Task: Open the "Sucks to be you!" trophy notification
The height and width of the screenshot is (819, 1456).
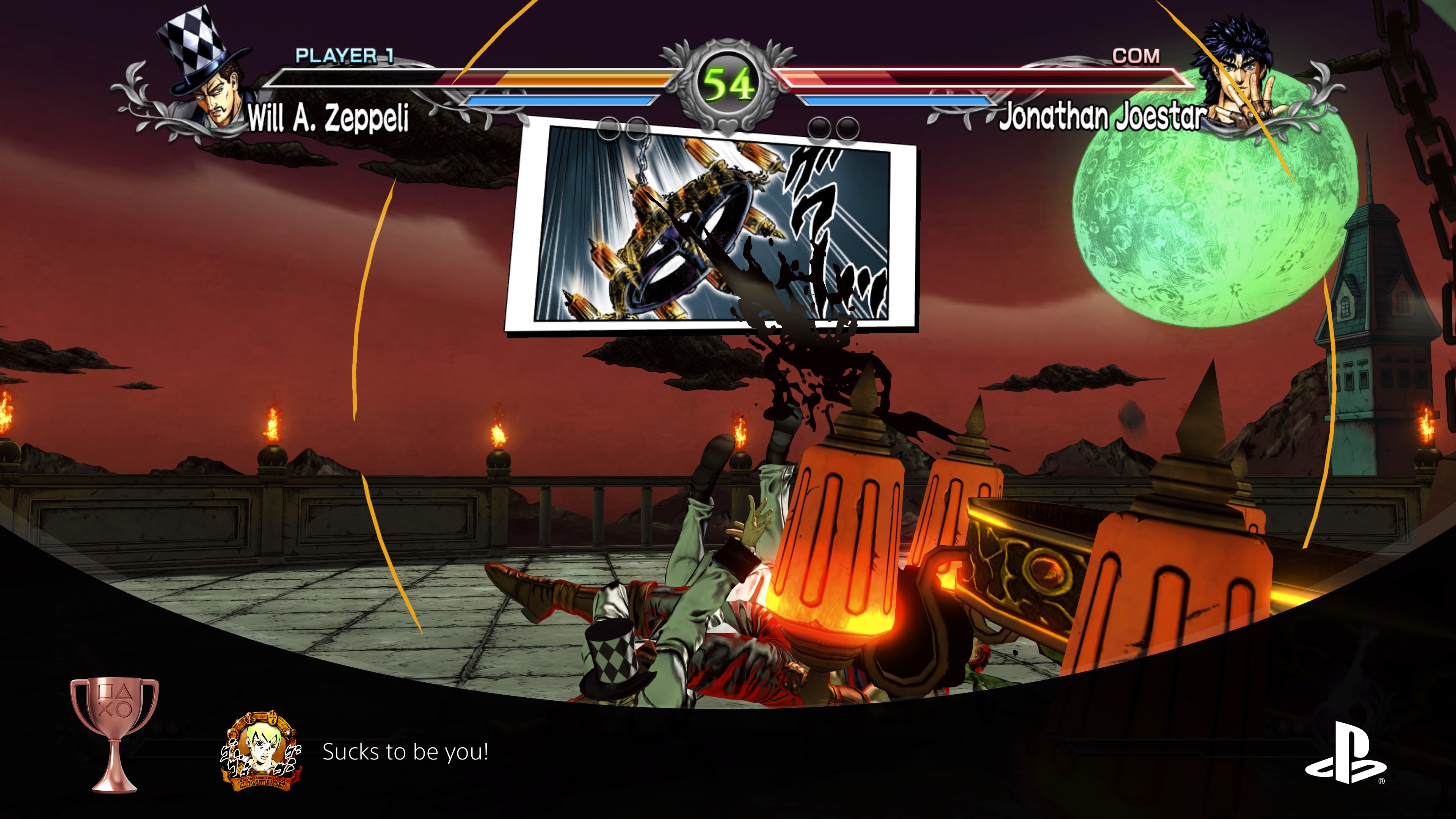Action: click(x=405, y=752)
